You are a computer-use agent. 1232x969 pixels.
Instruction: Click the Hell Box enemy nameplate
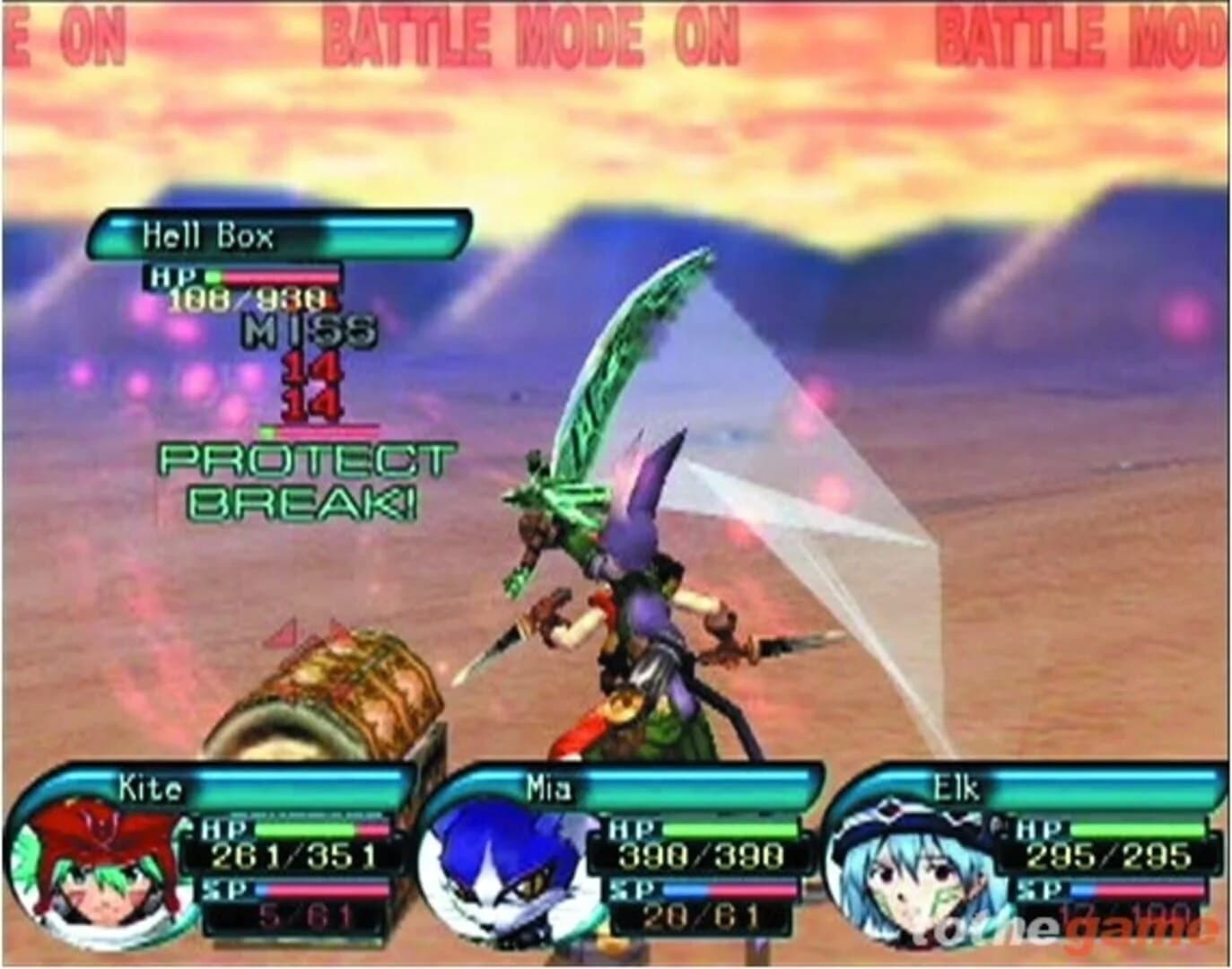[x=208, y=235]
